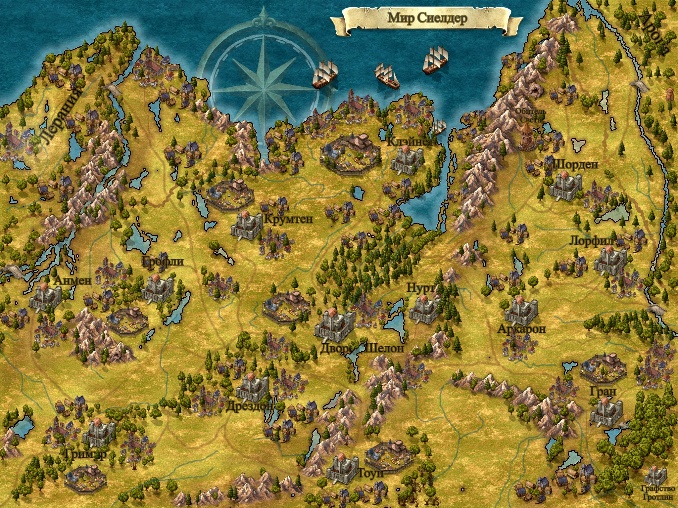678x508 pixels.
Task: Select the Крумтен castle on the map
Action: tap(247, 225)
